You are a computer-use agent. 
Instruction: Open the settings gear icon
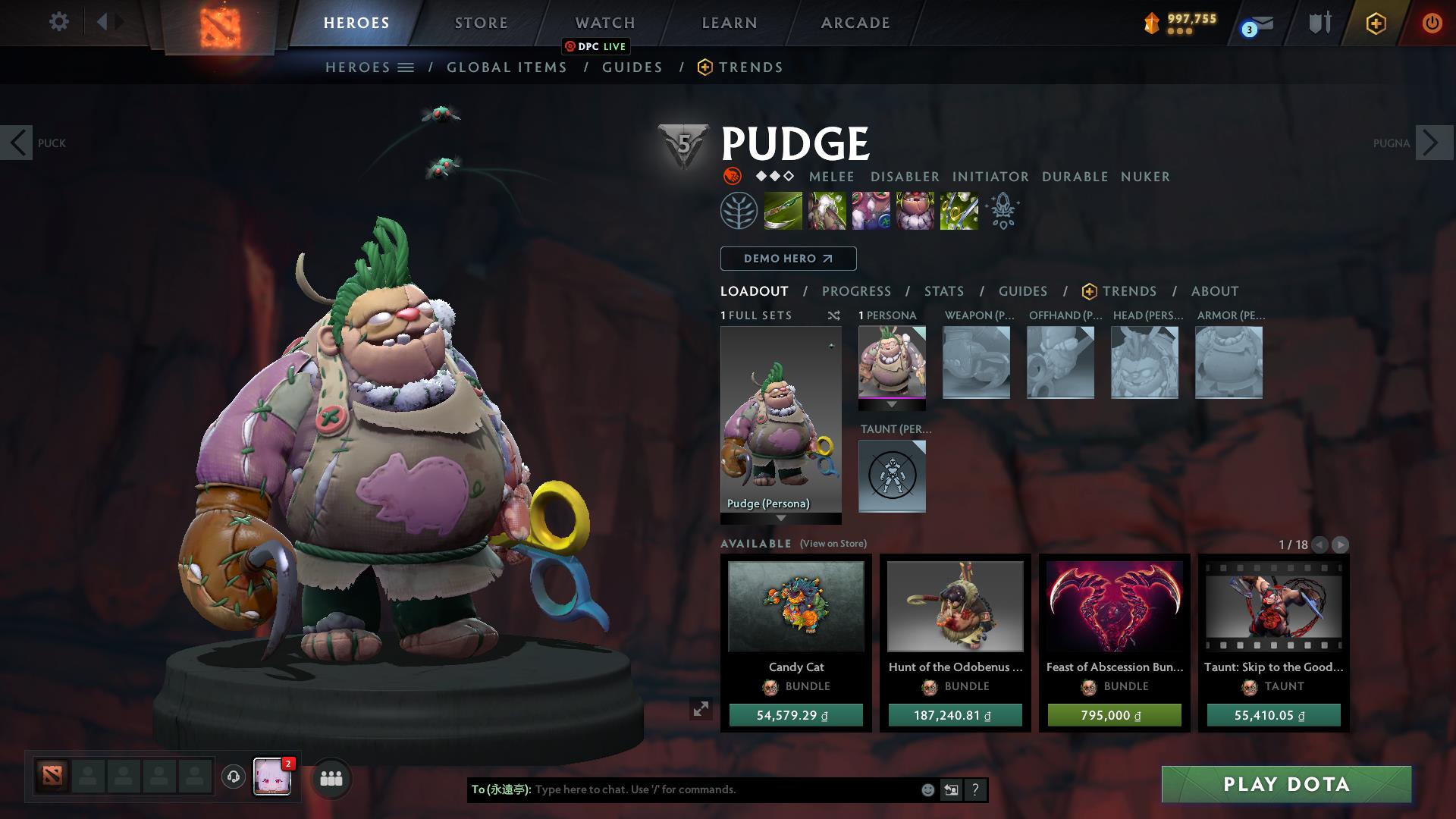pyautogui.click(x=58, y=21)
